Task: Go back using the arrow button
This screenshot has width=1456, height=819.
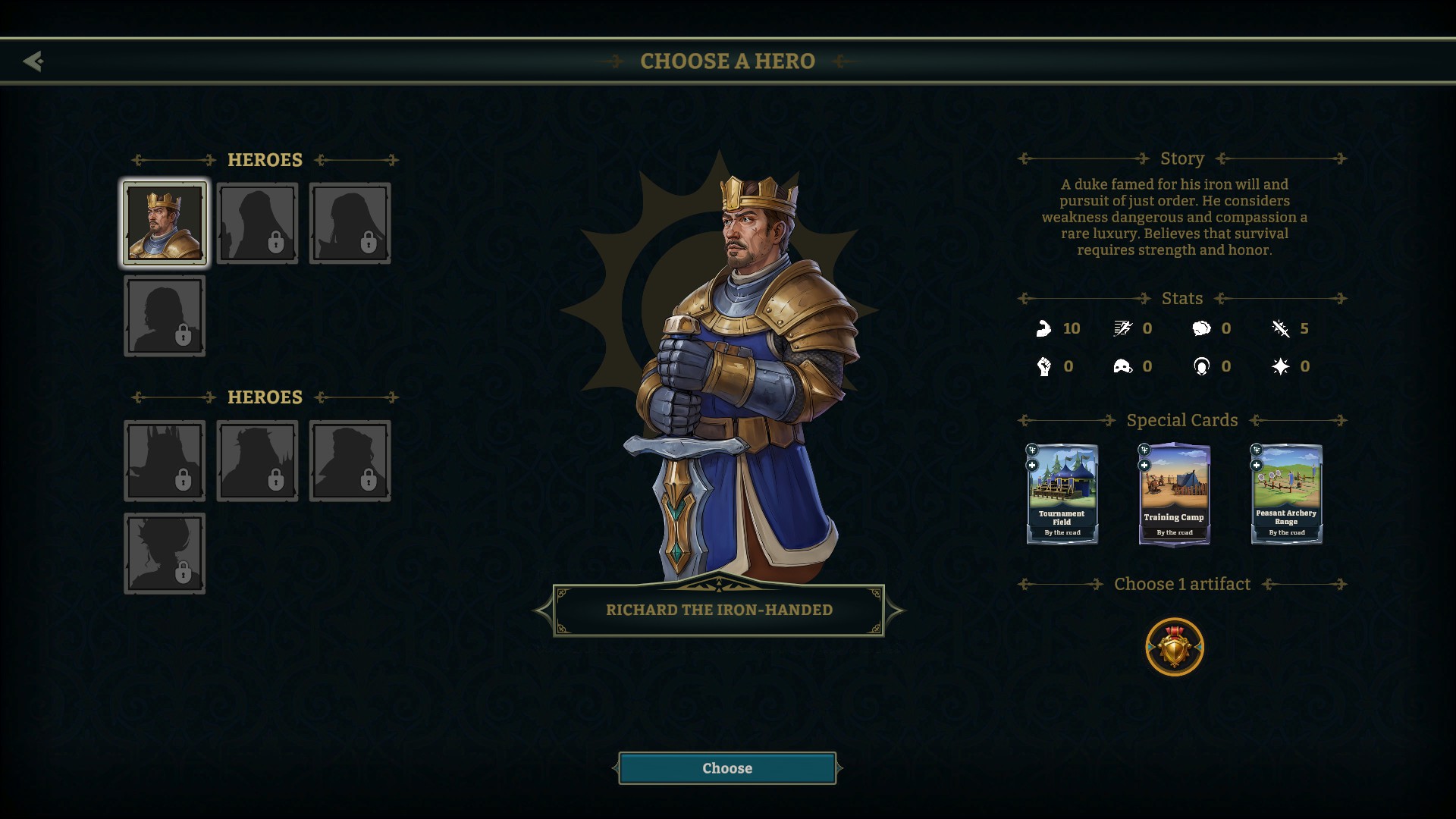Action: pos(33,61)
